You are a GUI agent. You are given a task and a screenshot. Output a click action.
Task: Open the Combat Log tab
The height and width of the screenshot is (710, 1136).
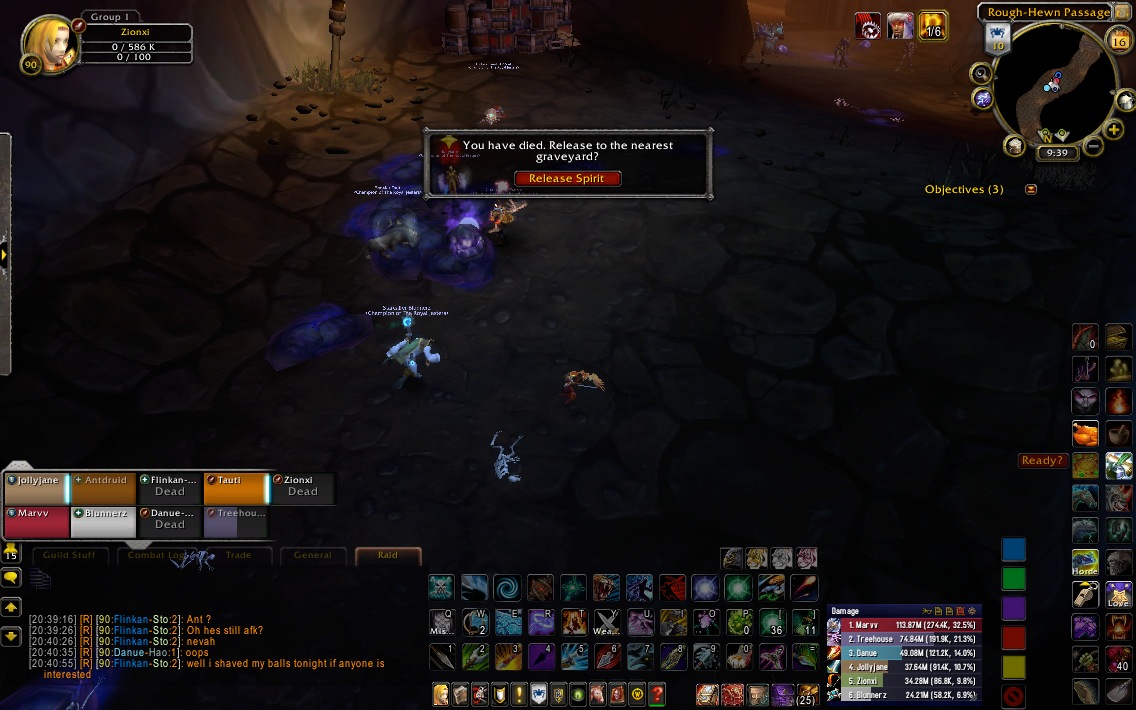[x=158, y=555]
